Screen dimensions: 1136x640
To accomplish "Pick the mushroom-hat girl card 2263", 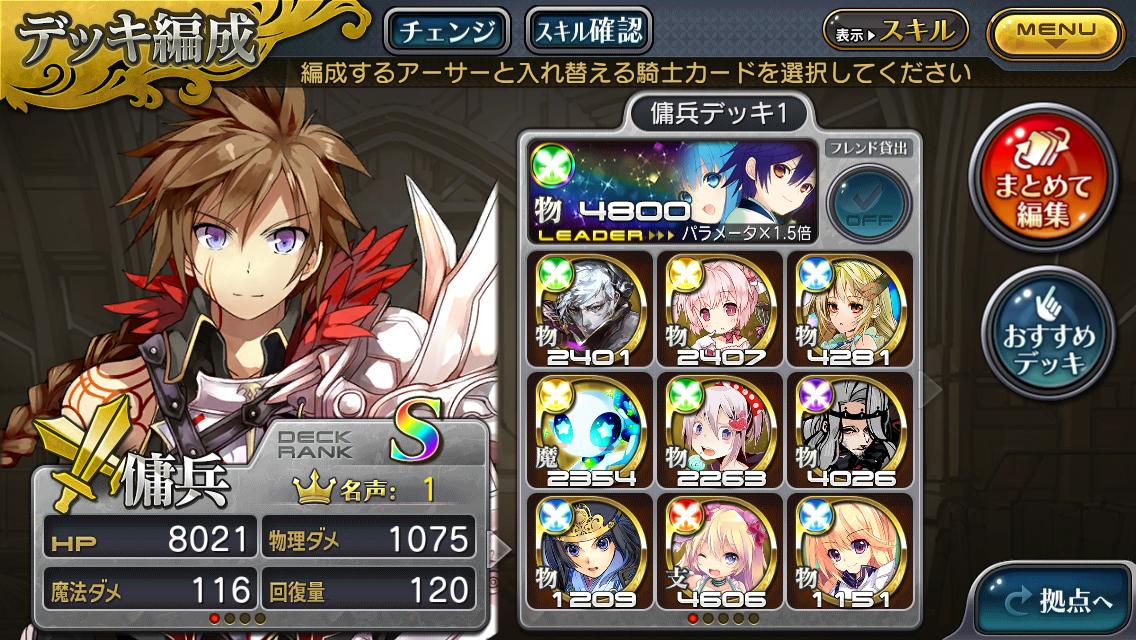I will 719,428.
